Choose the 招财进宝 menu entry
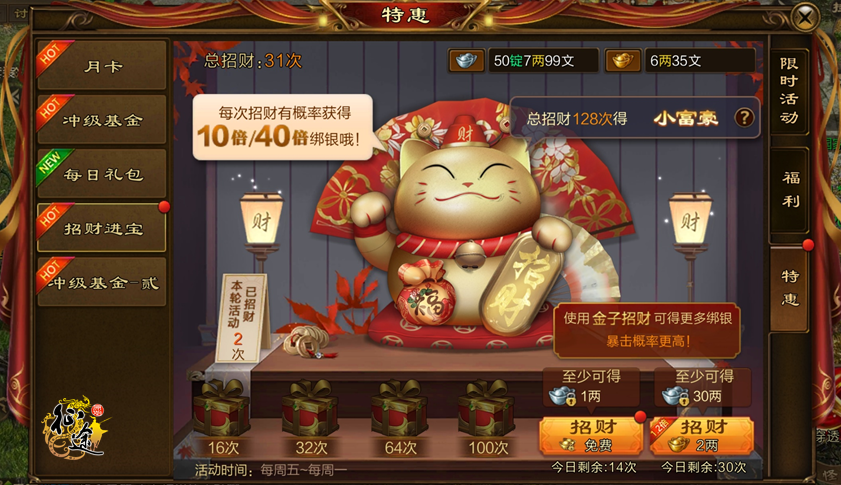841x485 pixels. pos(102,228)
